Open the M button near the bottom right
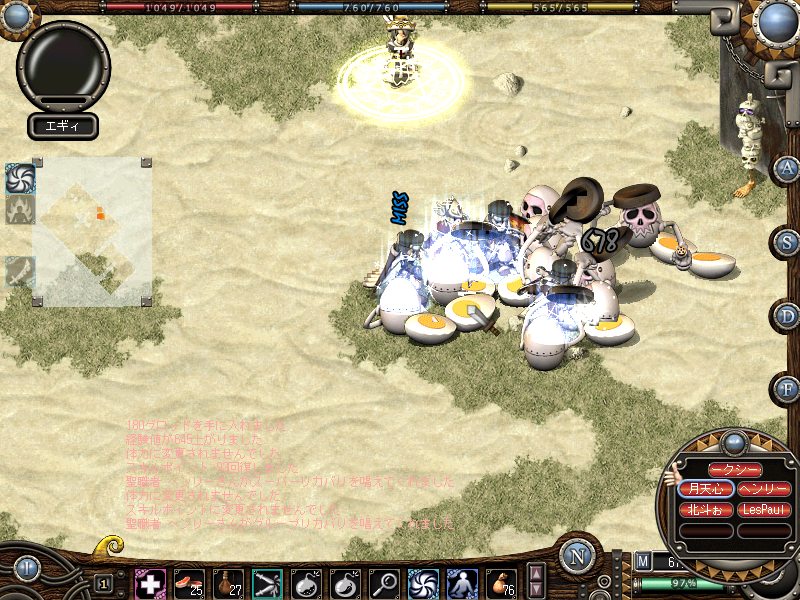This screenshot has width=800, height=600. [642, 561]
